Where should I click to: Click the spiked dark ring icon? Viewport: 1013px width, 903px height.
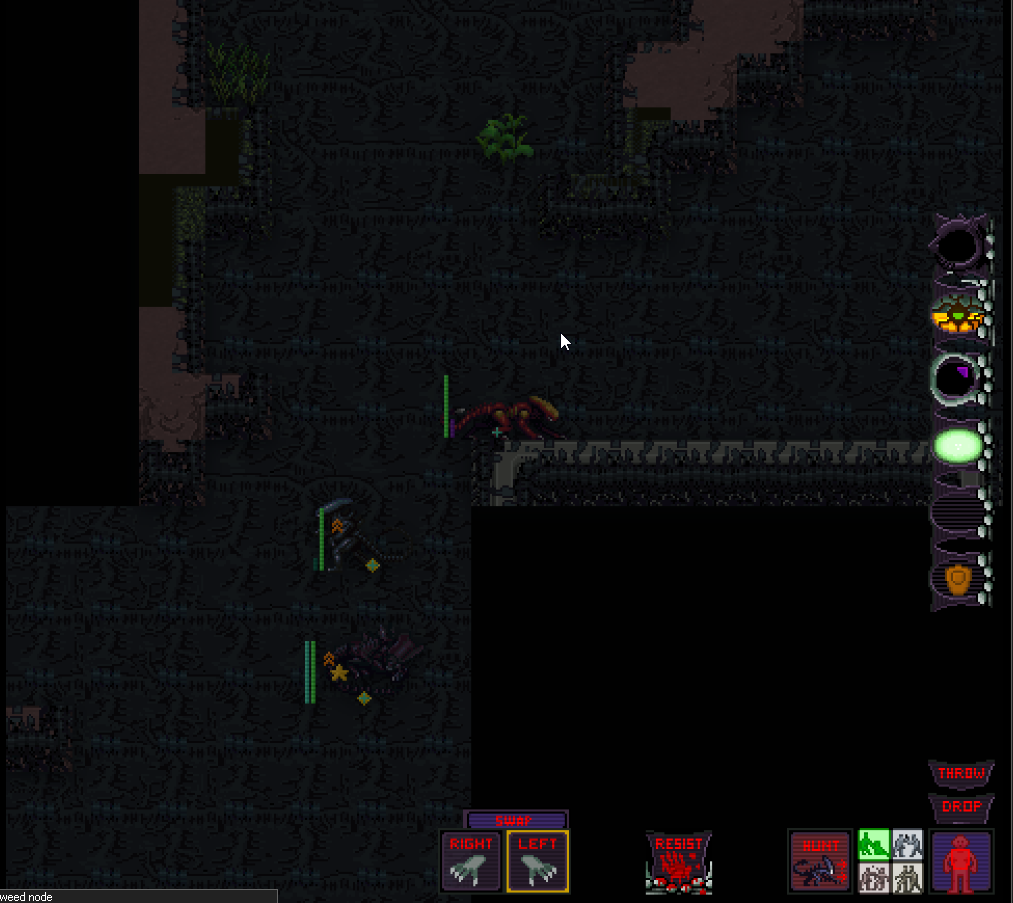959,244
